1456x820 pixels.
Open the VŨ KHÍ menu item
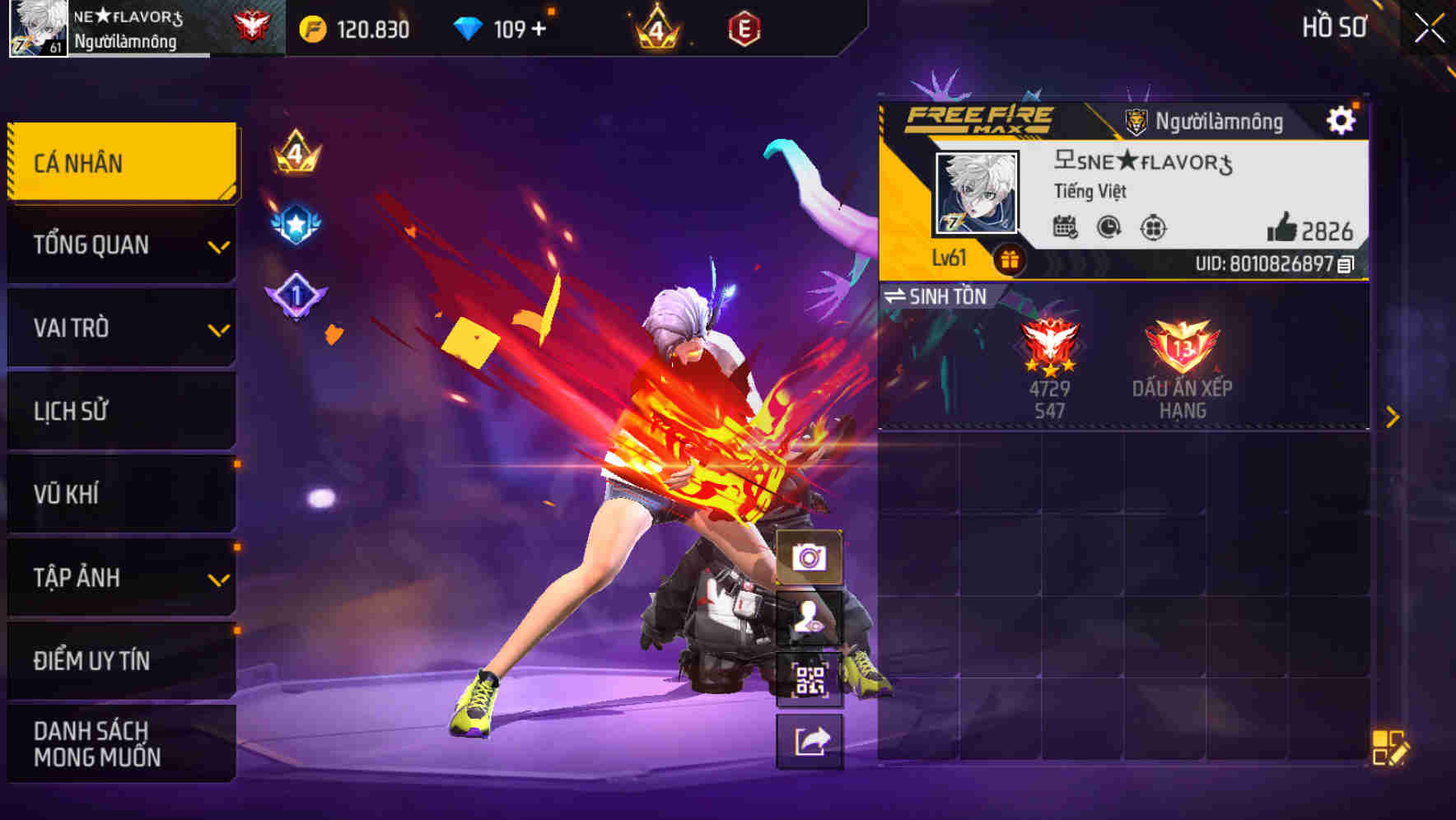click(119, 494)
